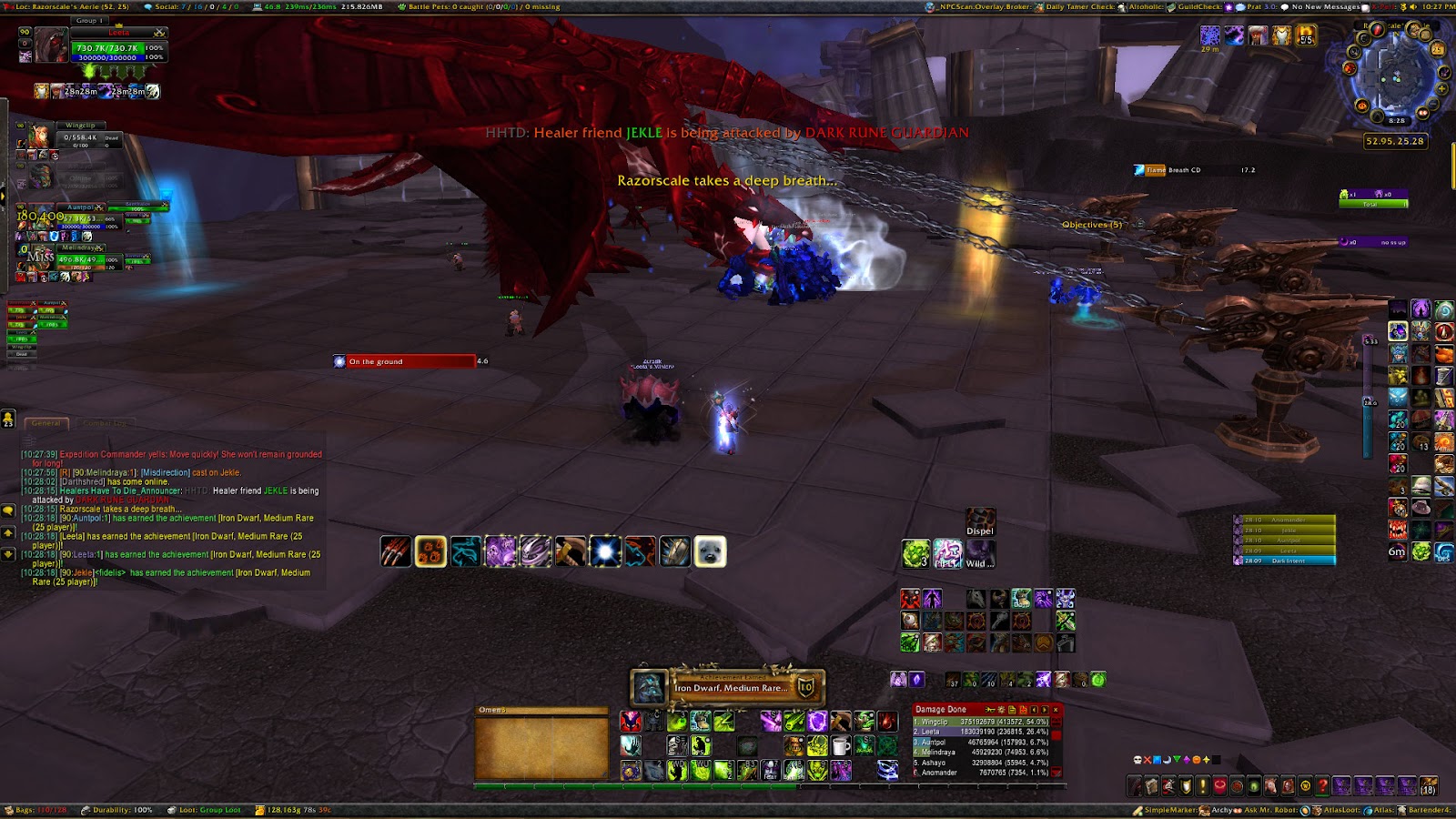Image resolution: width=1456 pixels, height=819 pixels.
Task: Open the social friends list button
Action: tap(8, 419)
